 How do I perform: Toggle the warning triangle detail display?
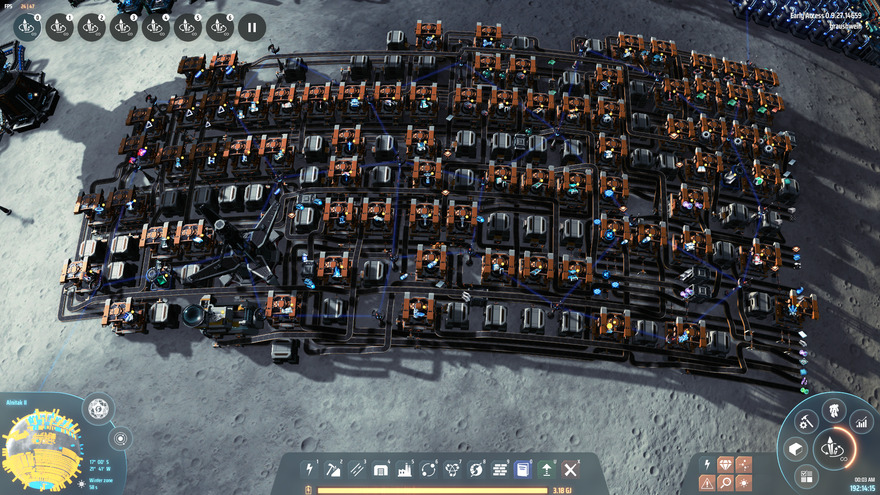click(x=707, y=483)
